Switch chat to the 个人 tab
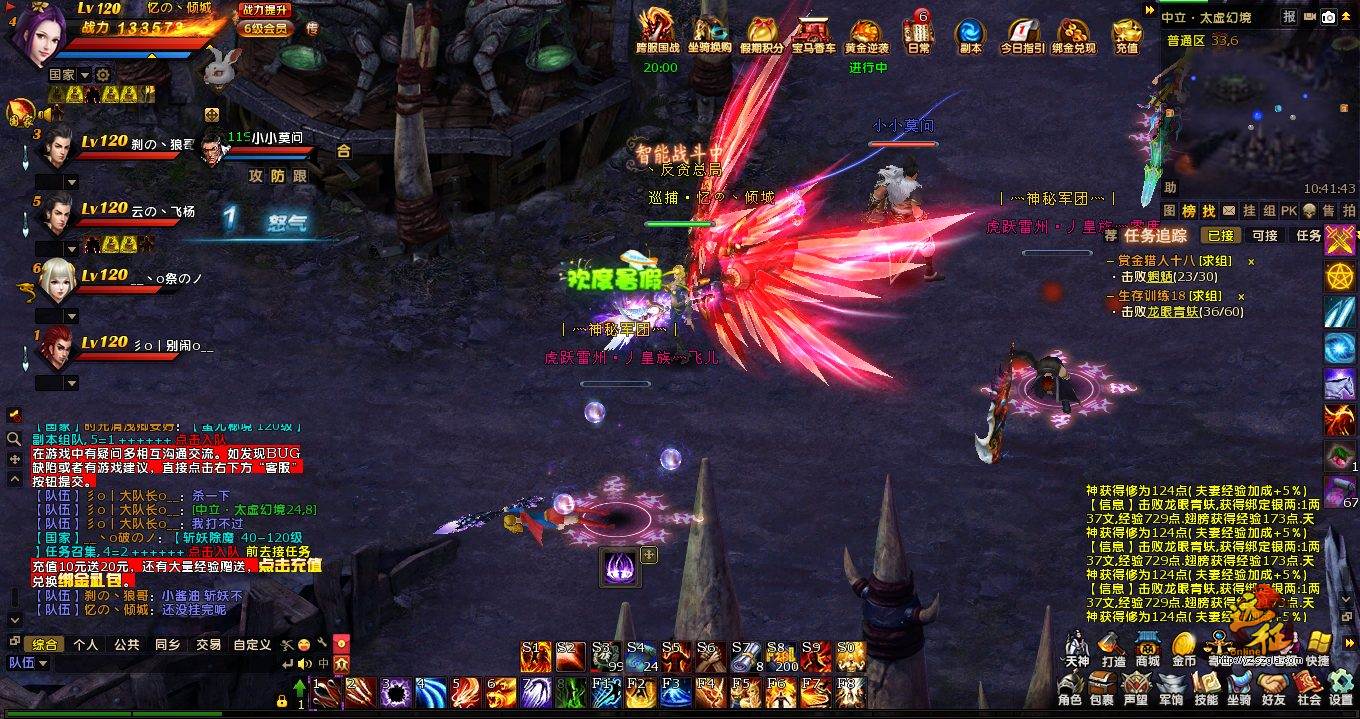The width and height of the screenshot is (1360, 719). coord(86,645)
